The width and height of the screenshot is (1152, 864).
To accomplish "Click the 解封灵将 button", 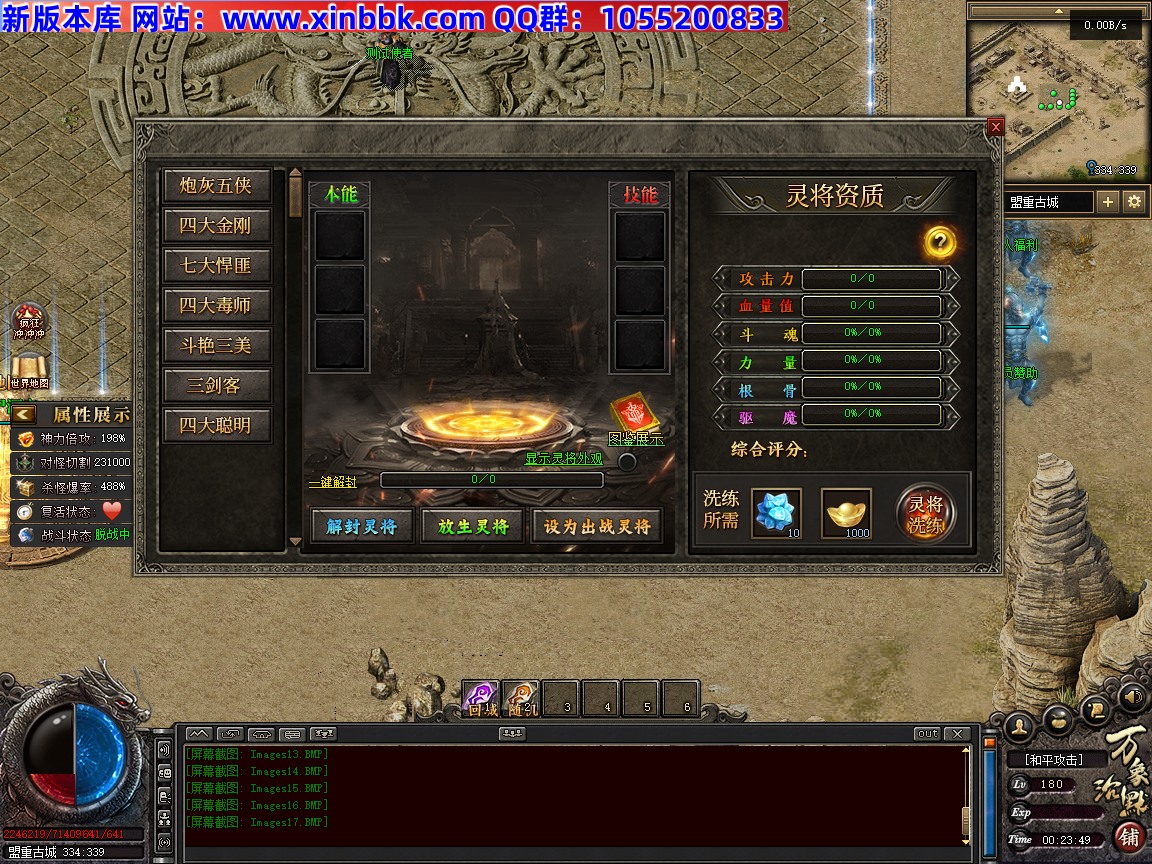I will coord(361,526).
